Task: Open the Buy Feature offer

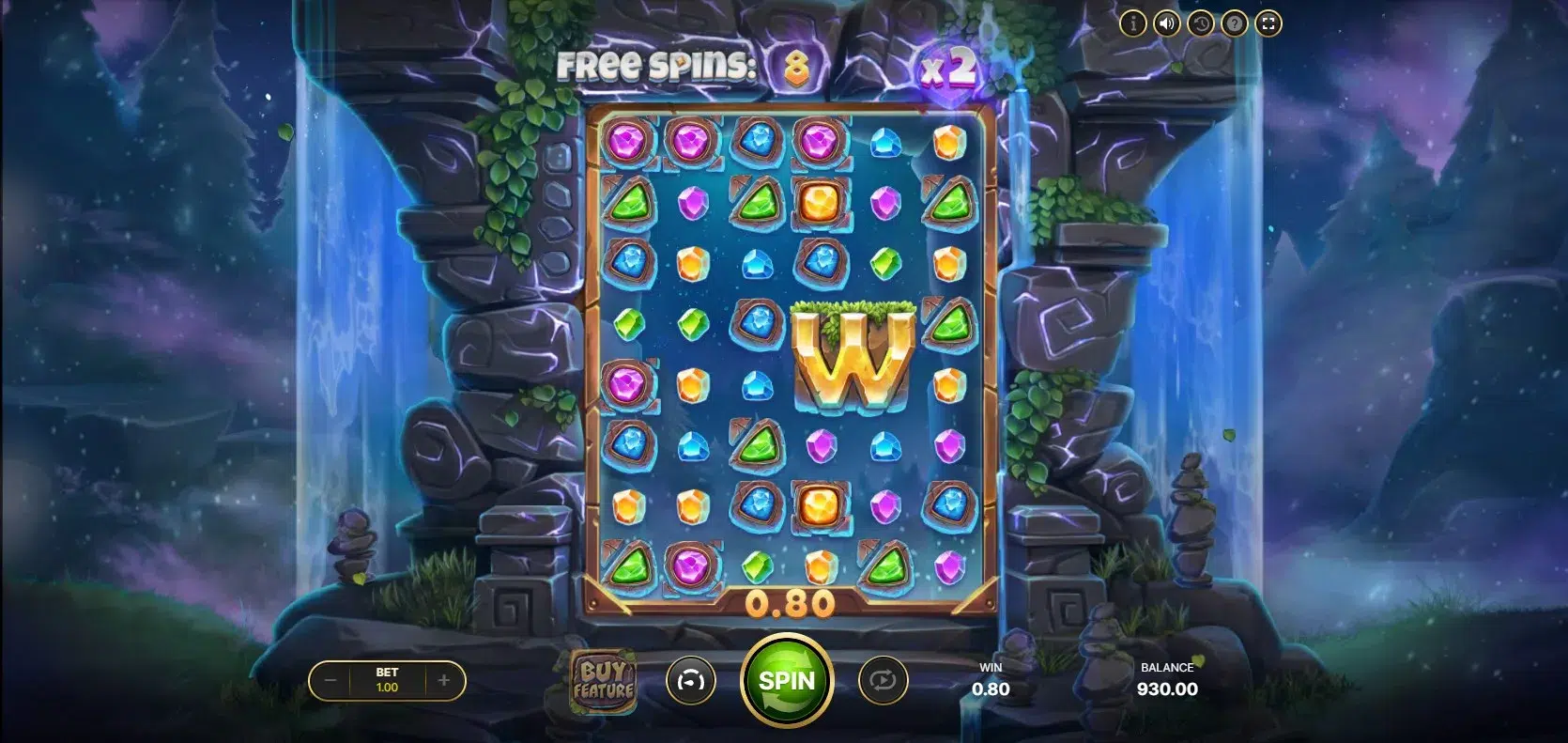Action: (x=604, y=680)
